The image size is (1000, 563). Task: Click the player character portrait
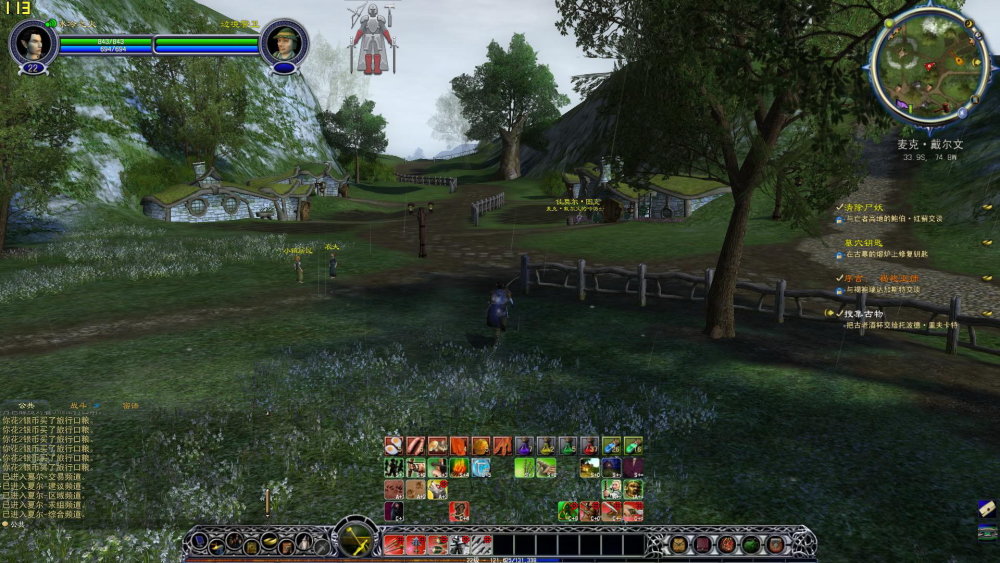pyautogui.click(x=32, y=42)
